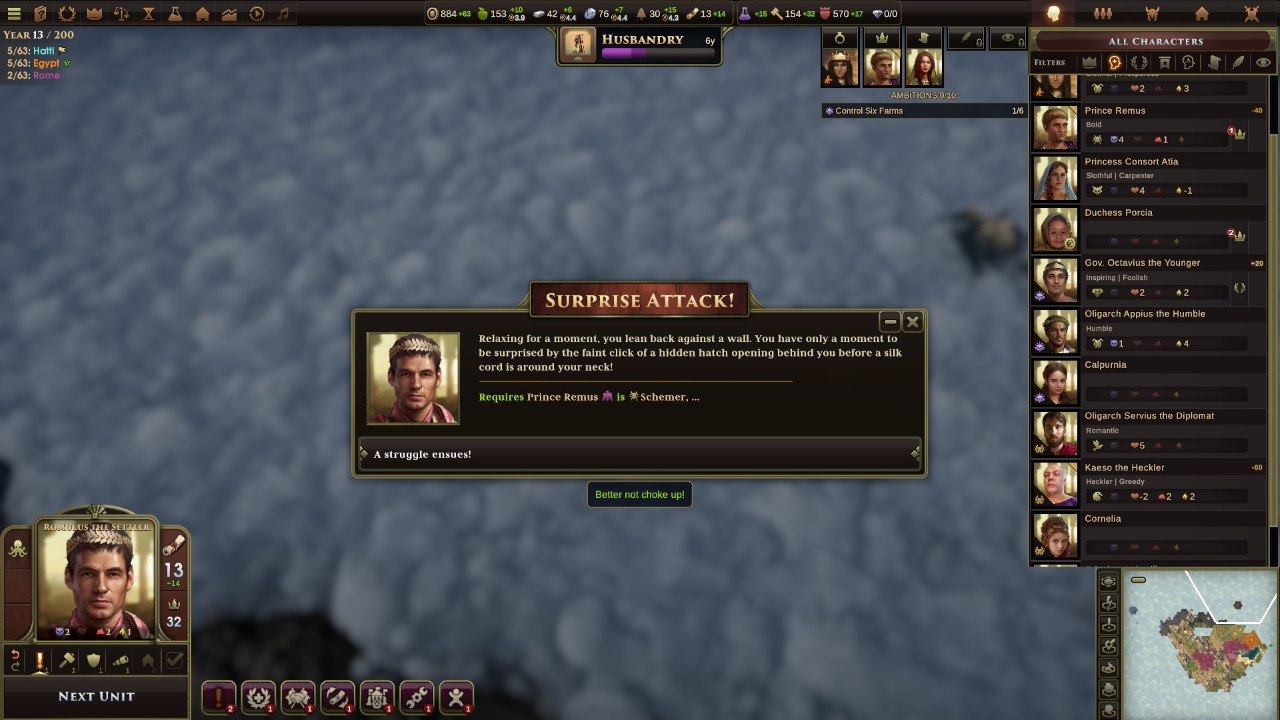Viewport: 1280px width, 720px height.
Task: Select Prince Remus in the character list
Action: [x=1148, y=127]
